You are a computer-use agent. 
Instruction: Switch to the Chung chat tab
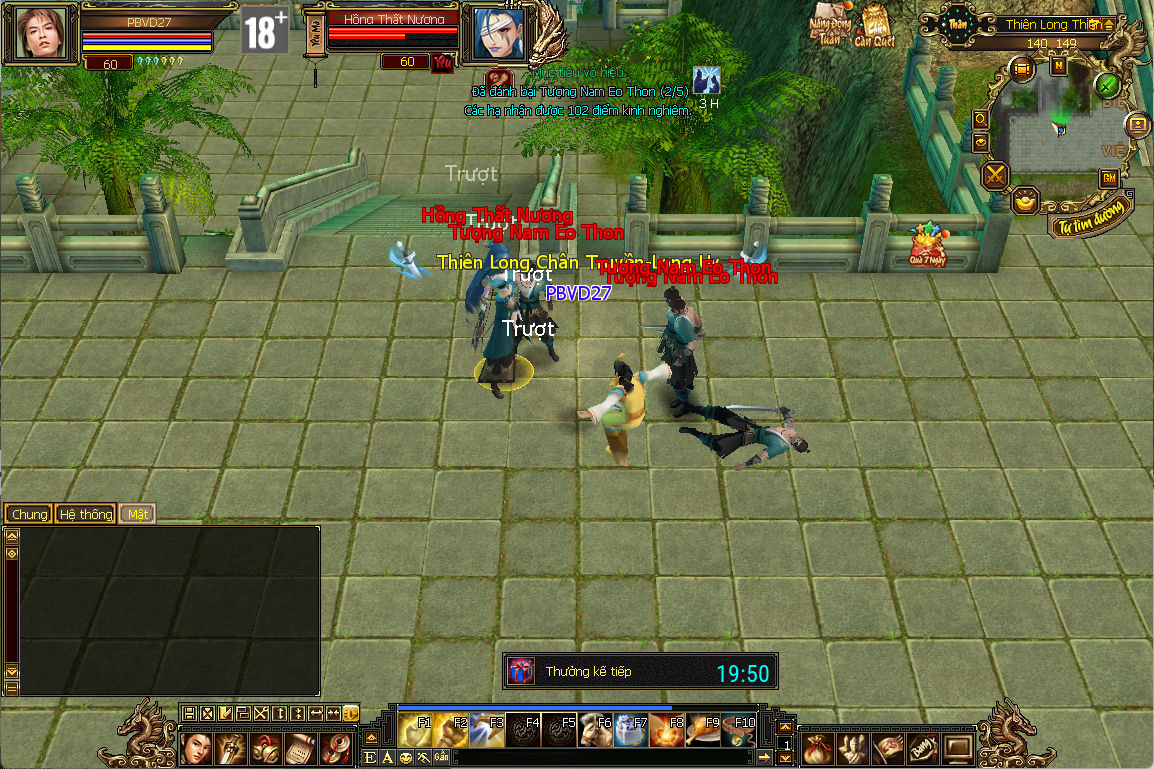(30, 514)
